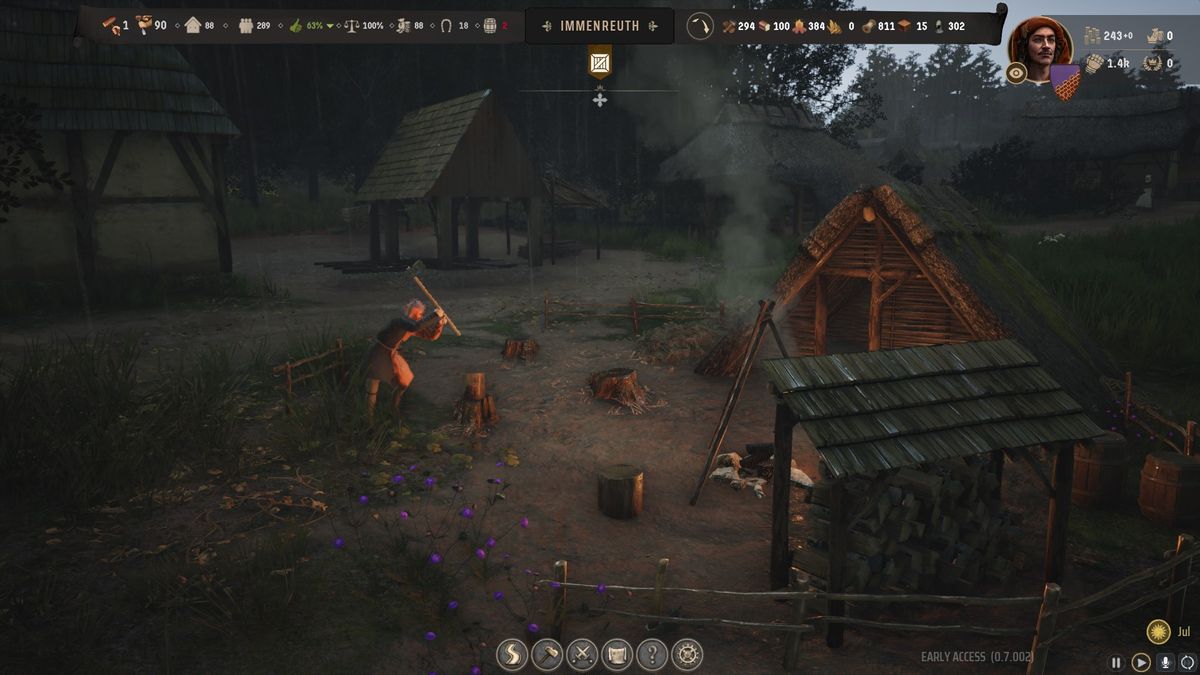Viewport: 1200px width, 675px height.
Task: Click the sun season indicator
Action: pyautogui.click(x=1158, y=632)
